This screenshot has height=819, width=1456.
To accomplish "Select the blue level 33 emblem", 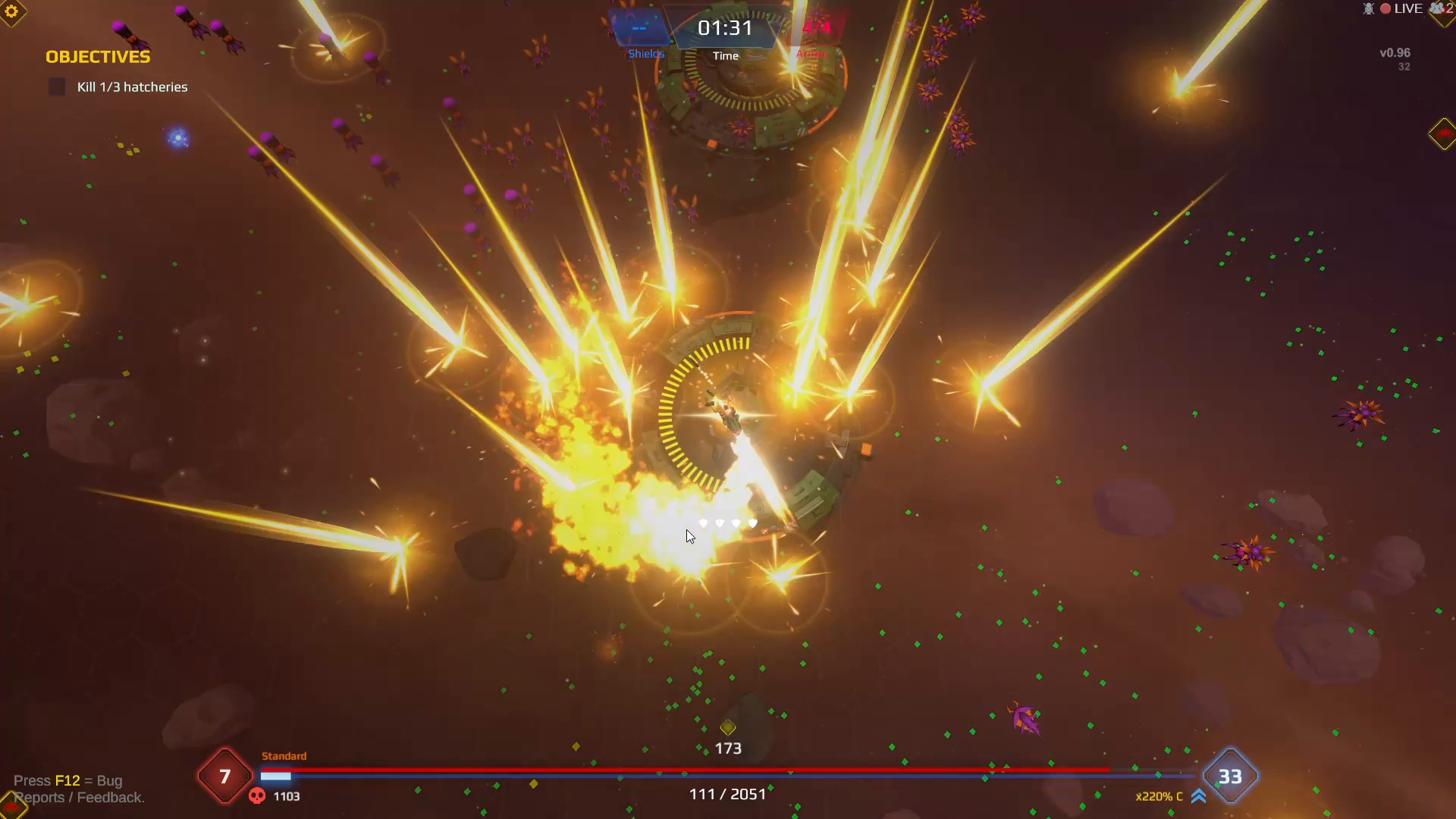I will pyautogui.click(x=1231, y=777).
